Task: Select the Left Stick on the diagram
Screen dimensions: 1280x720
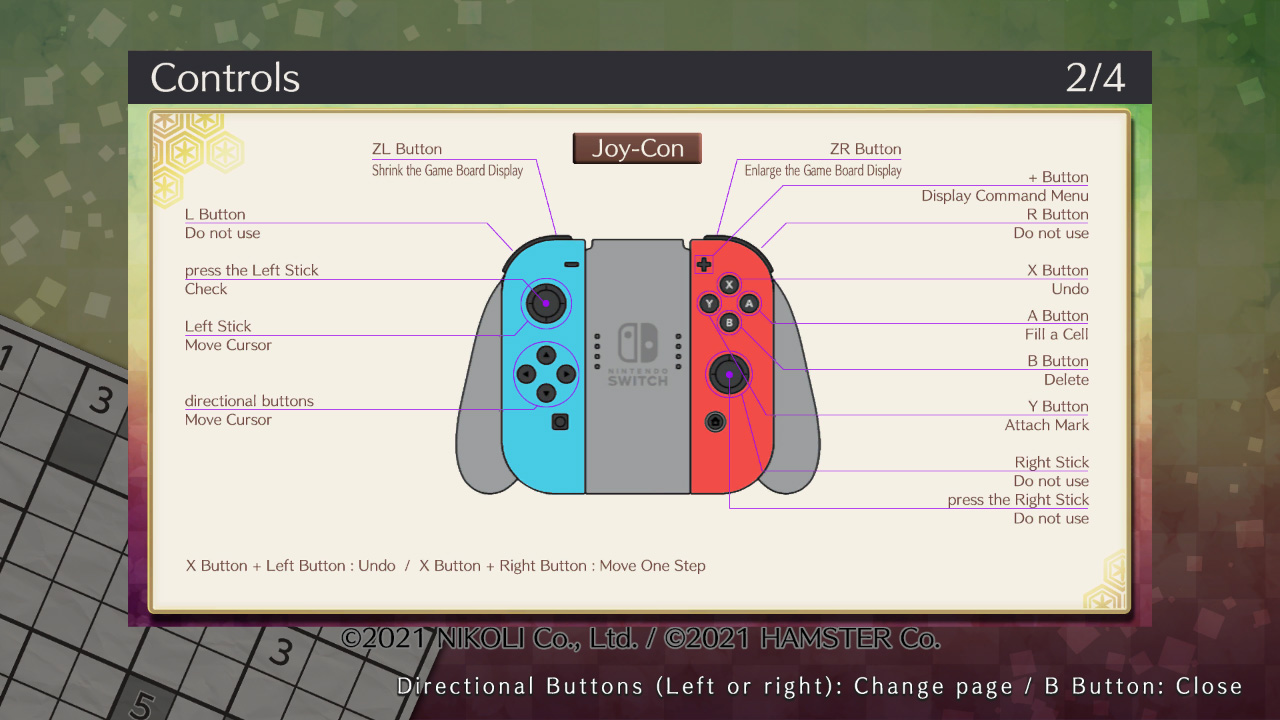Action: (x=545, y=303)
